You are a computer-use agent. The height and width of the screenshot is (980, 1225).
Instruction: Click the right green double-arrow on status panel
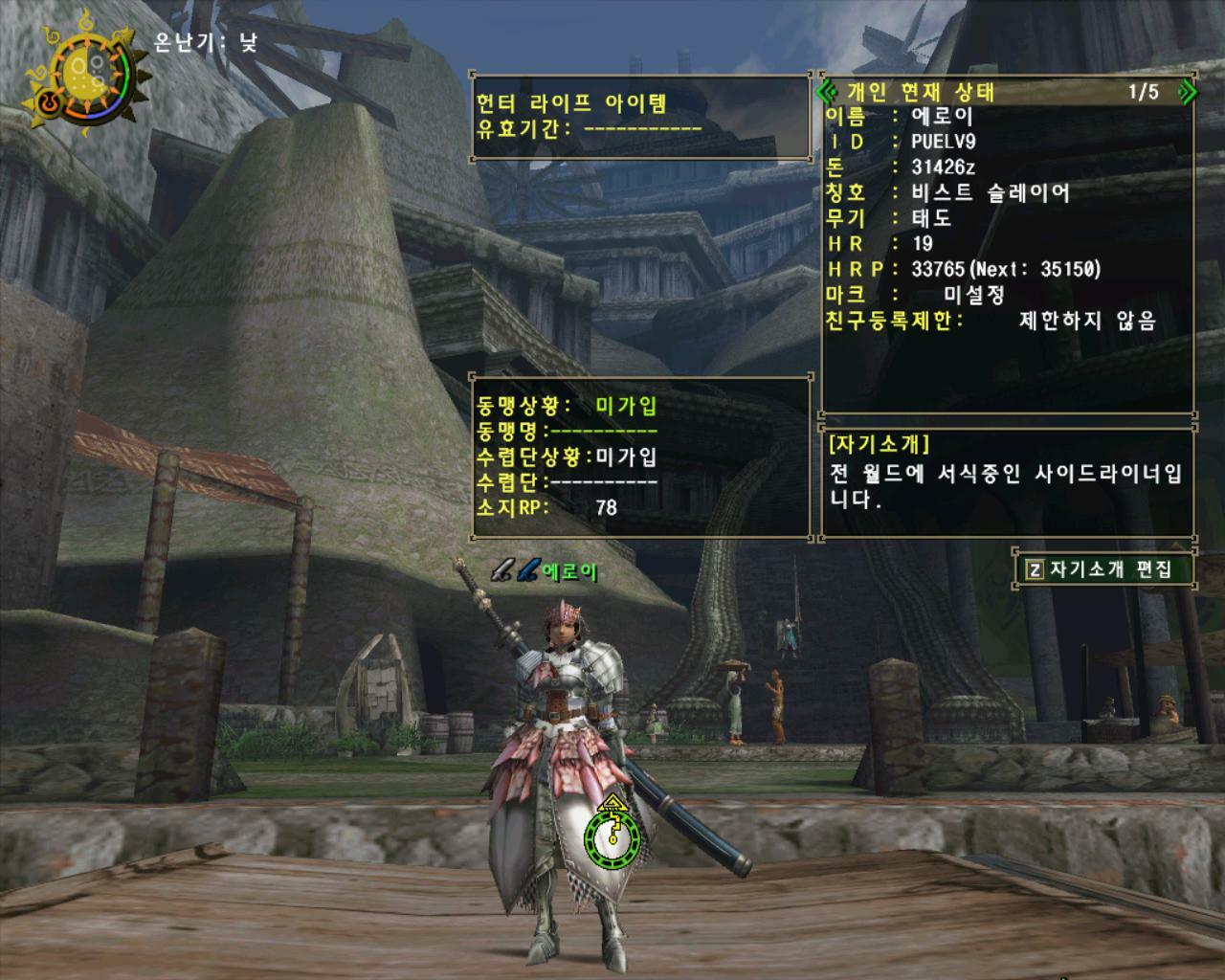(1189, 91)
